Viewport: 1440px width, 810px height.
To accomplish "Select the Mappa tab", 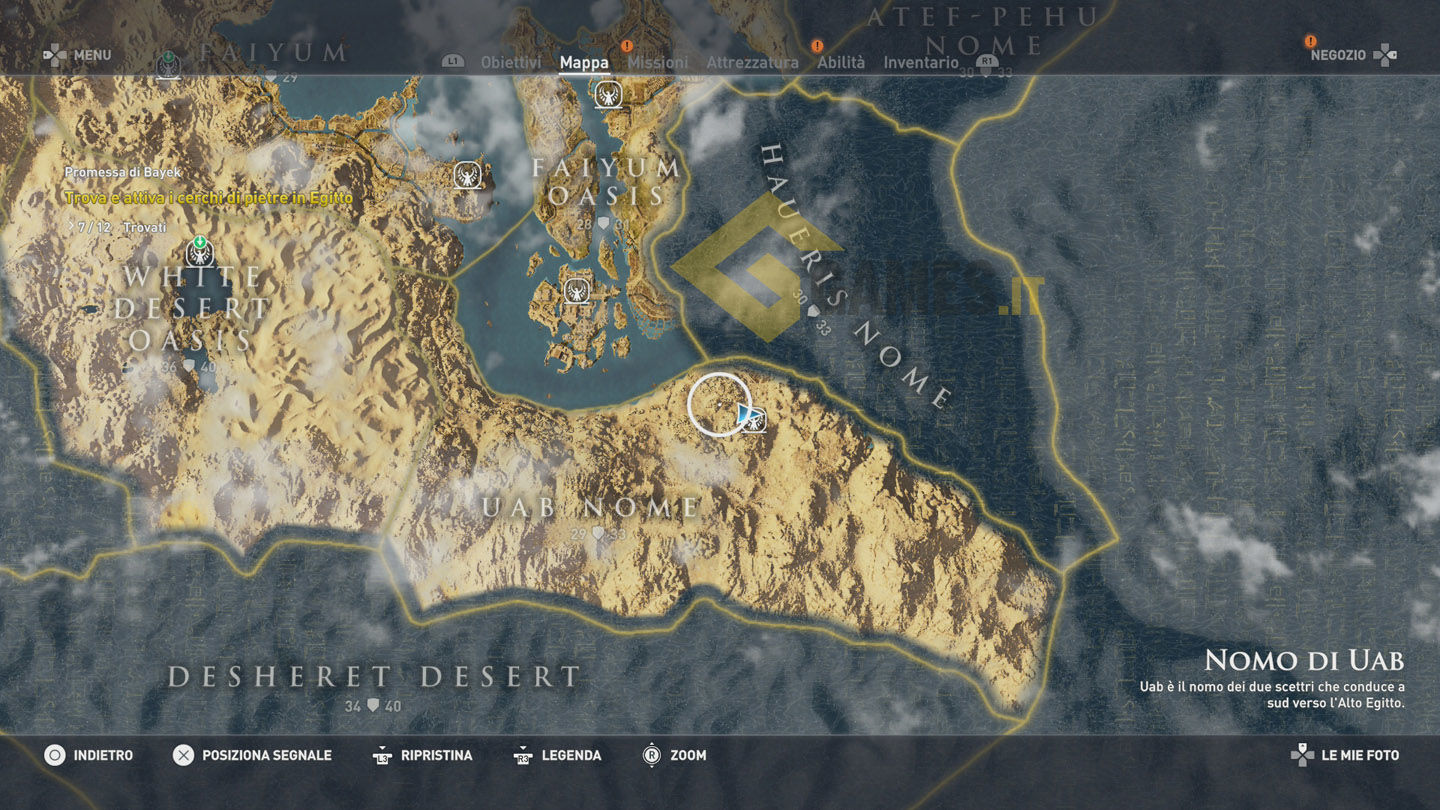I will click(x=584, y=62).
